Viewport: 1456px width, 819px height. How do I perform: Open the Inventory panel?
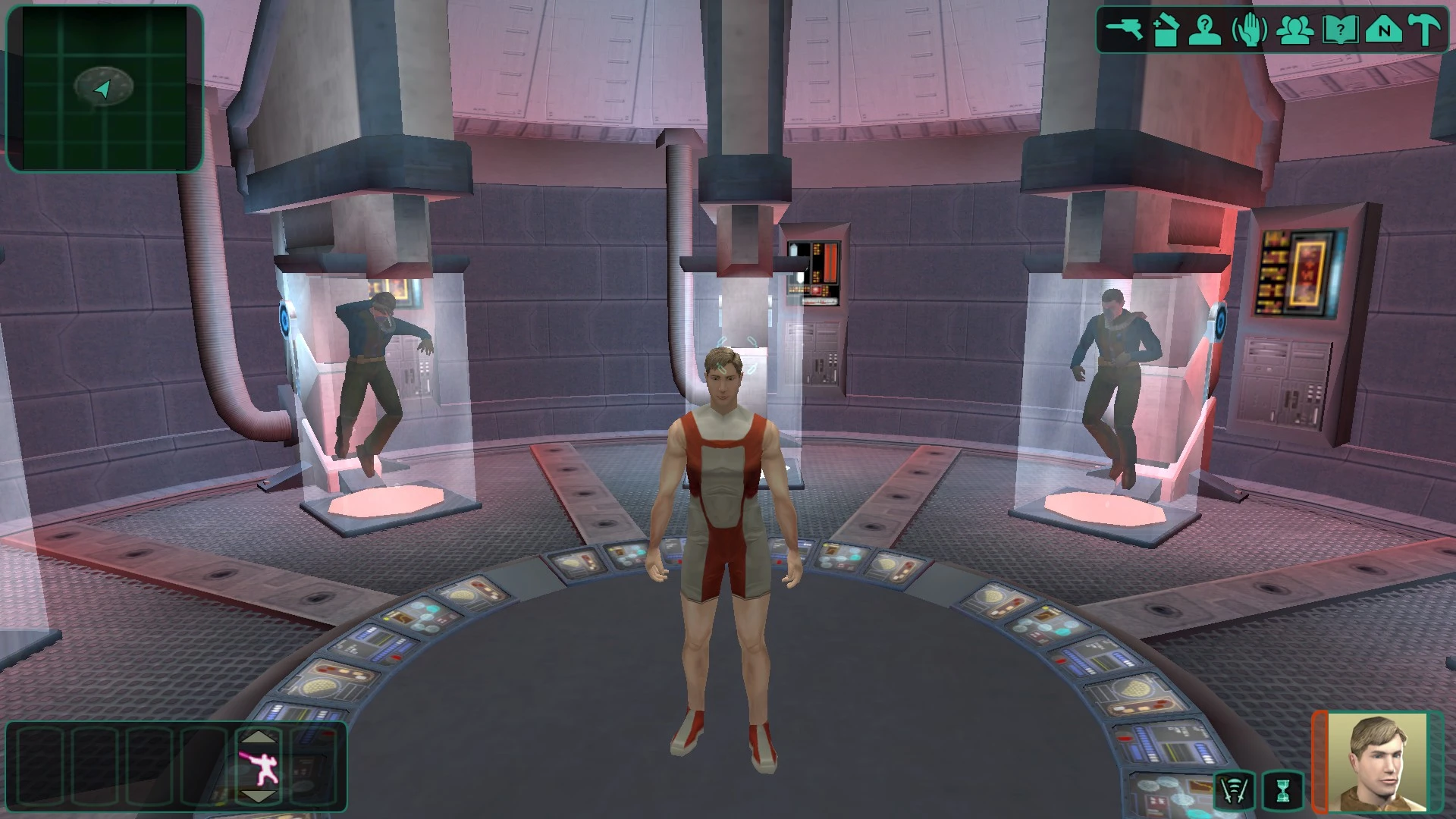click(x=1166, y=28)
